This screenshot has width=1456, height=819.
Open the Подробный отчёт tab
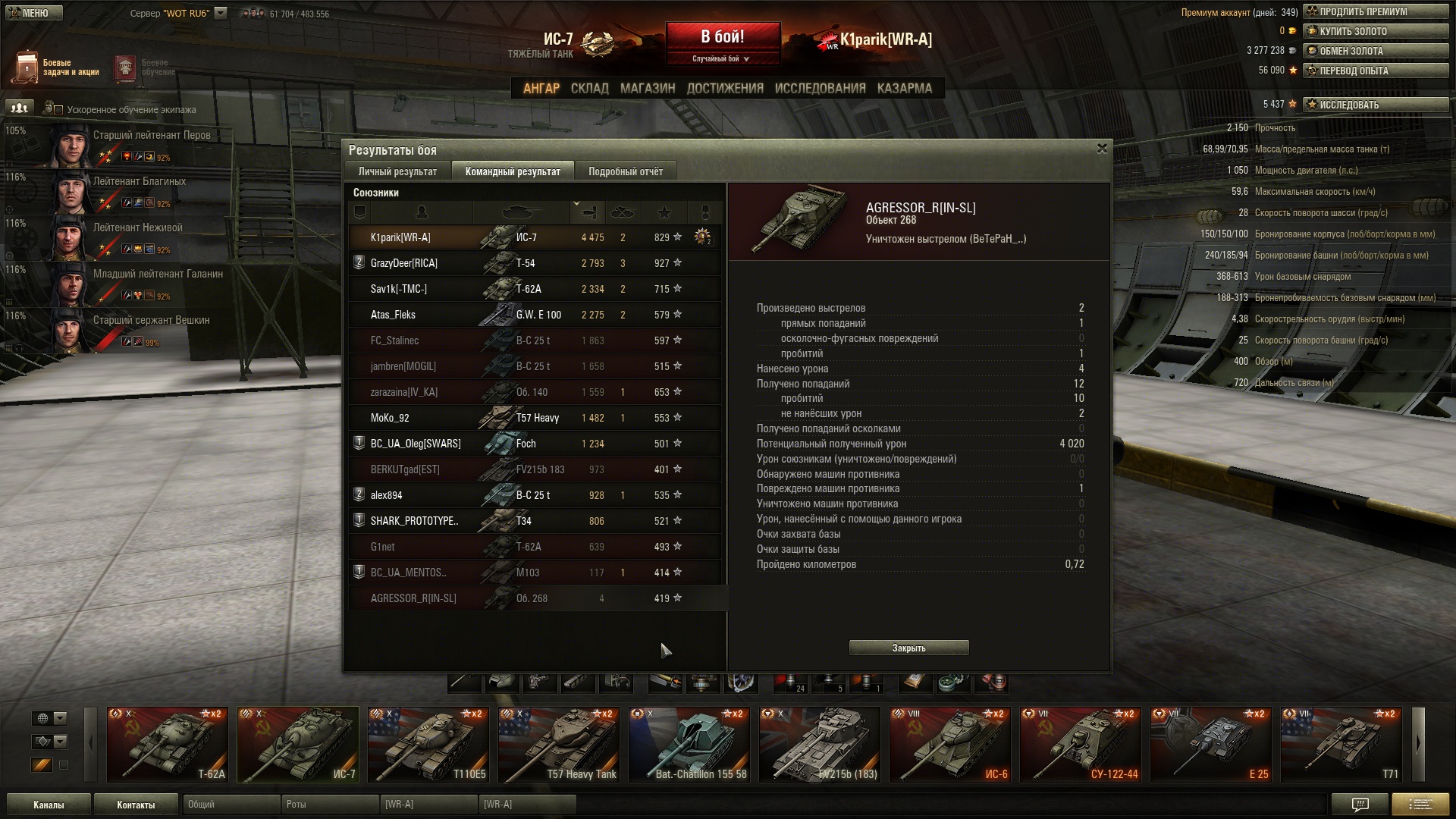coord(626,171)
